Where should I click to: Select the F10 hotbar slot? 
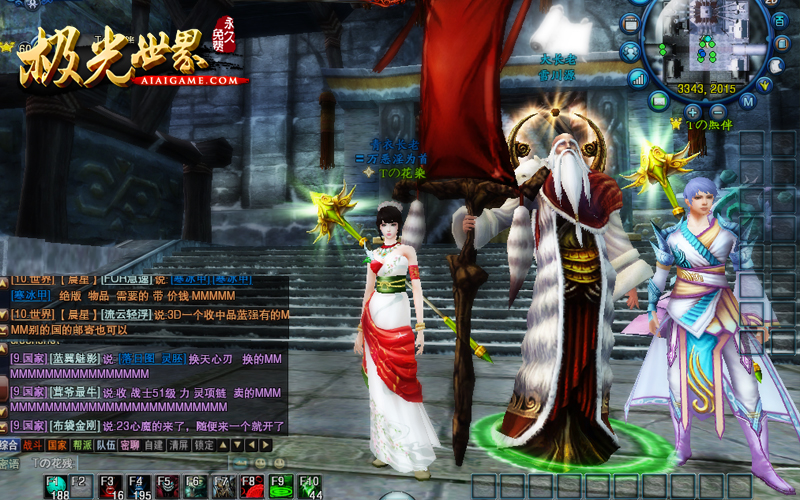pyautogui.click(x=310, y=486)
